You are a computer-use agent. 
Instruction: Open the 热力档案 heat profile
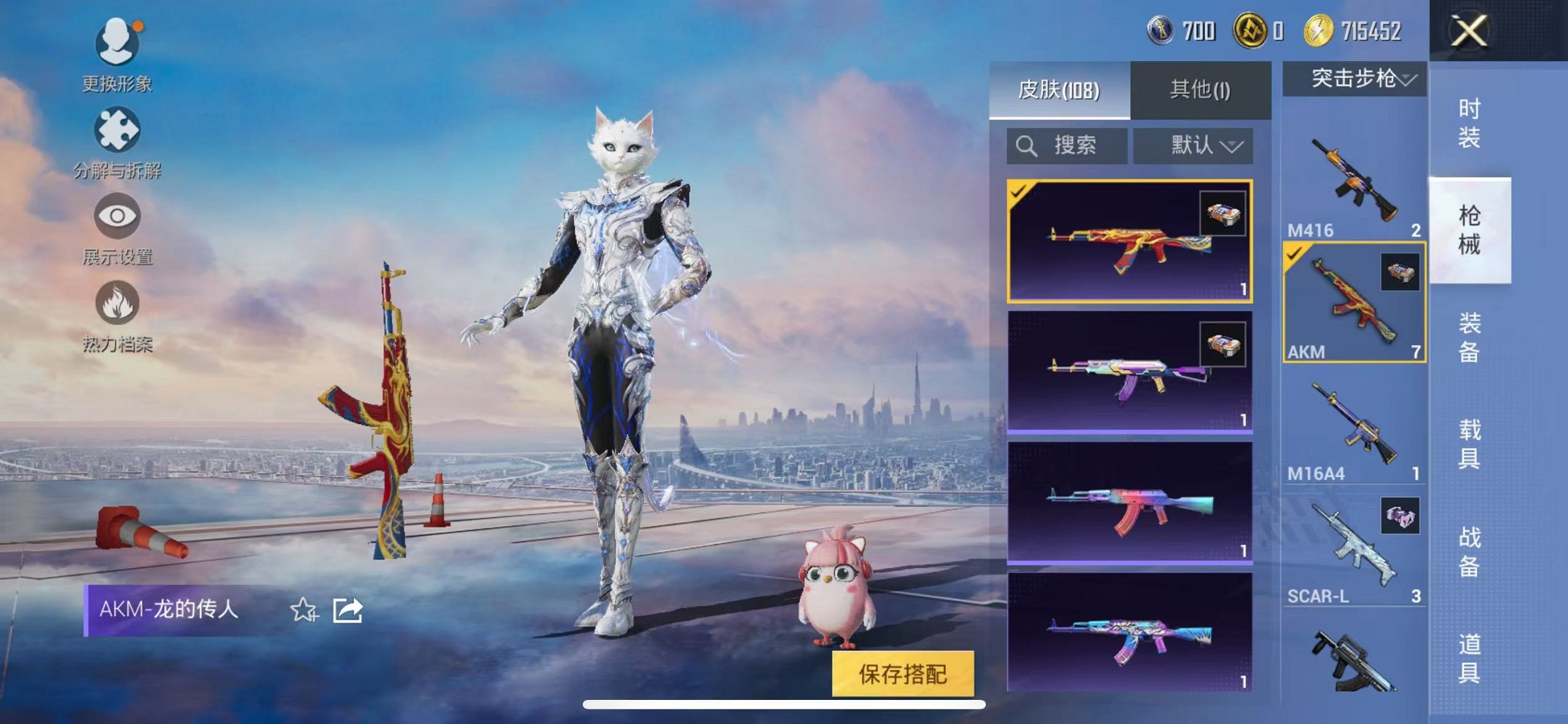119,302
